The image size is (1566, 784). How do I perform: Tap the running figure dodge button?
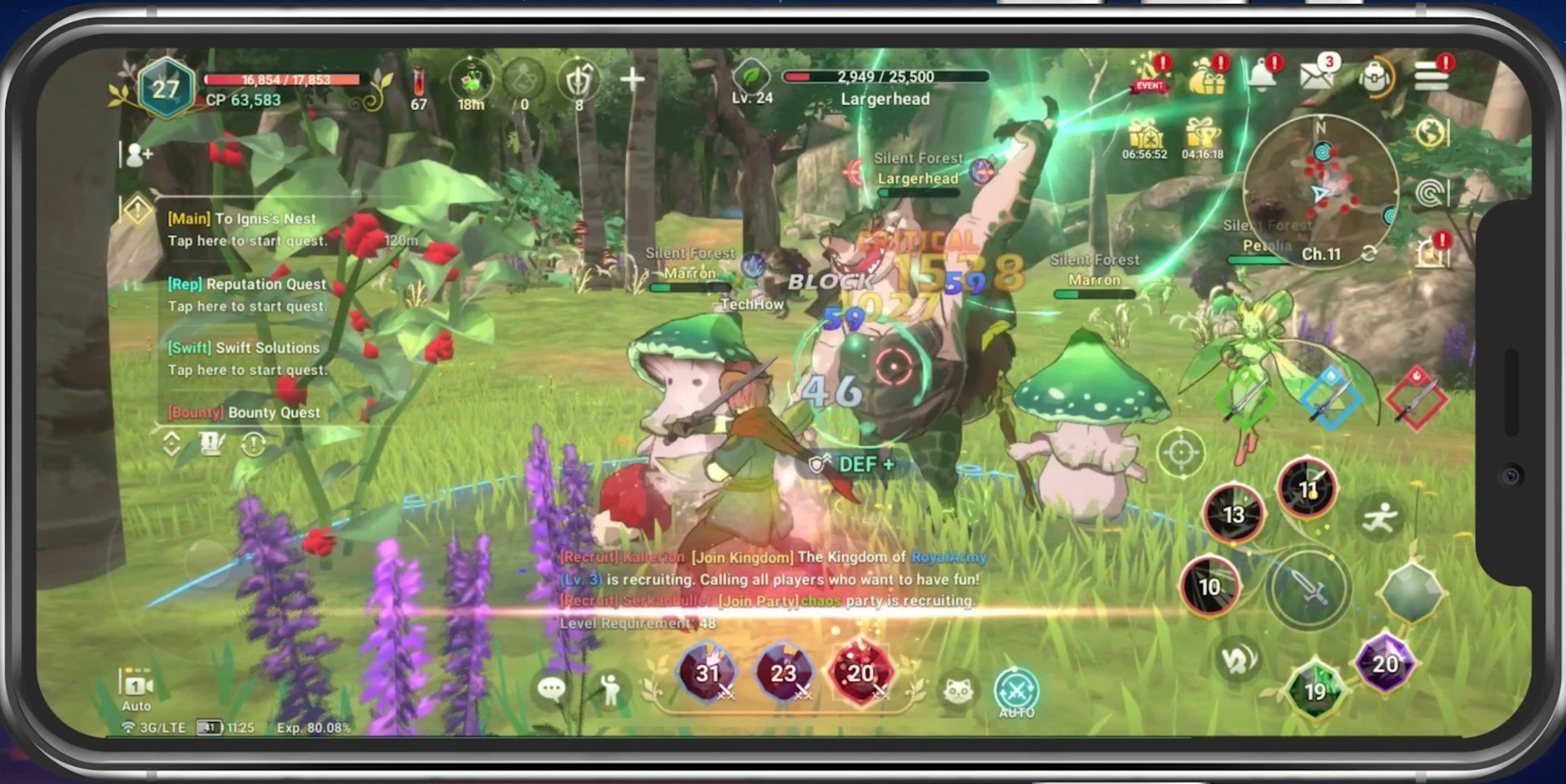(x=1380, y=518)
